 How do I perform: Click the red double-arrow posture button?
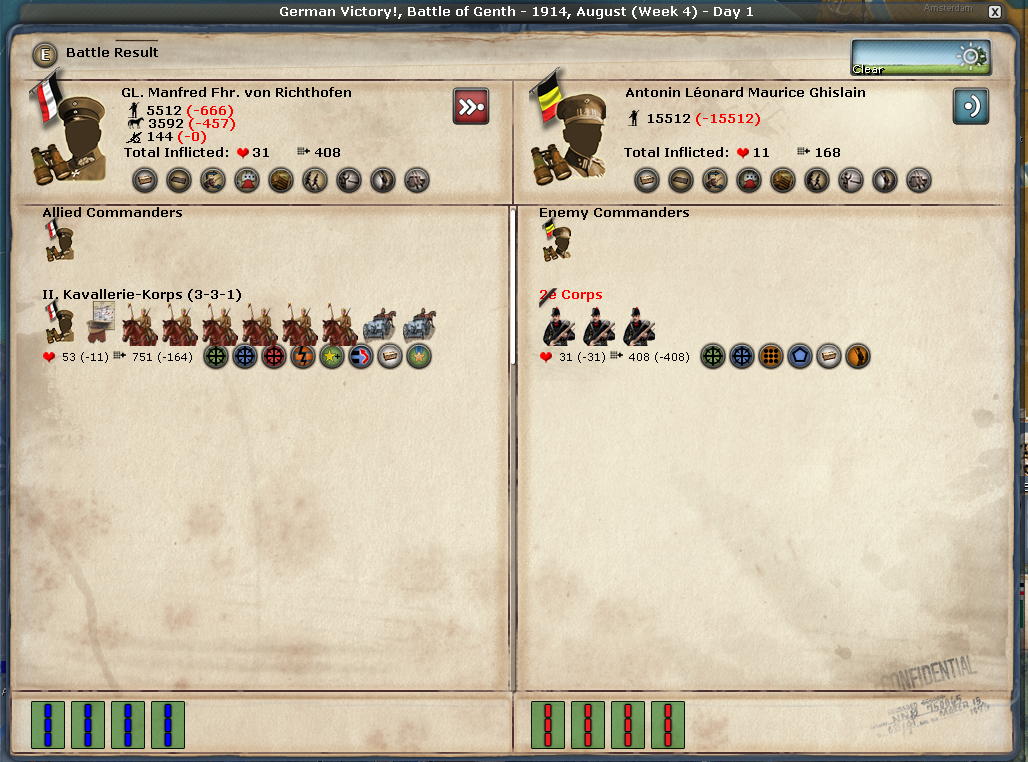click(x=471, y=106)
